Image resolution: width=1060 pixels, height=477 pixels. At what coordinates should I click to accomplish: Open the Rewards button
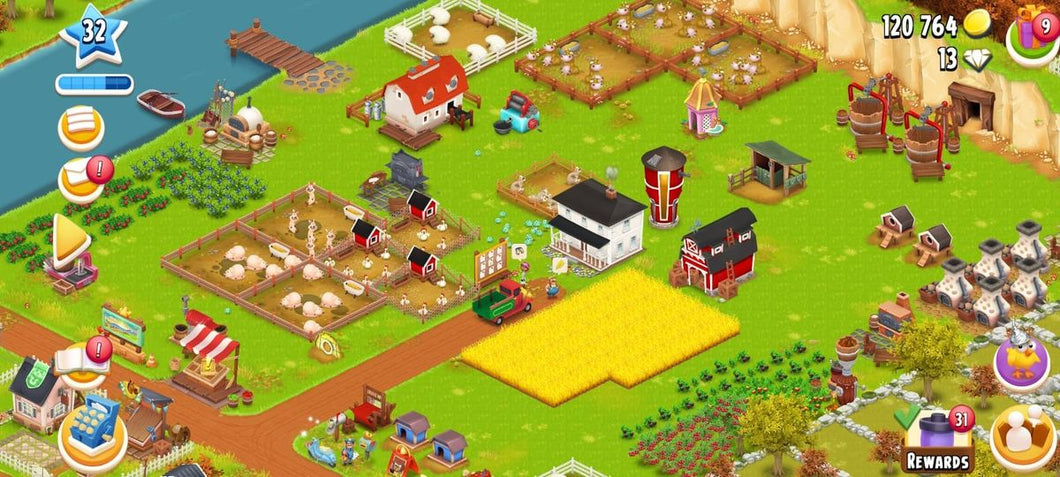tap(937, 442)
